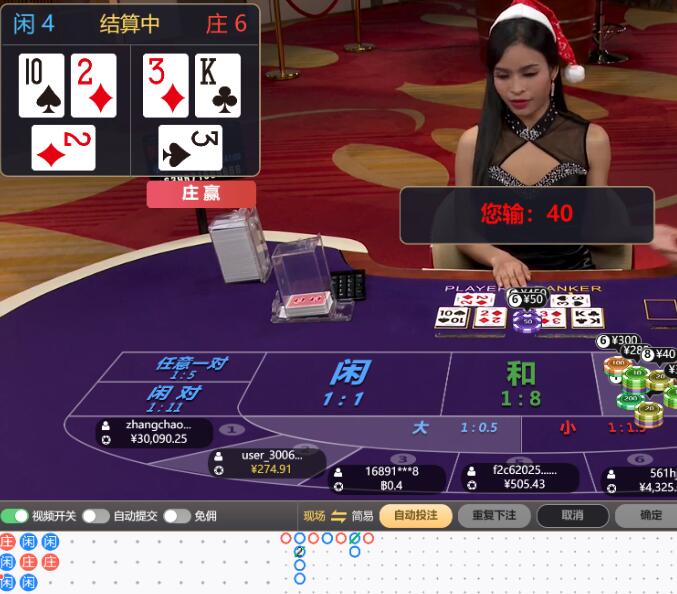677x594 pixels.
Task: Select the 16891***8 player seat
Action: (387, 478)
